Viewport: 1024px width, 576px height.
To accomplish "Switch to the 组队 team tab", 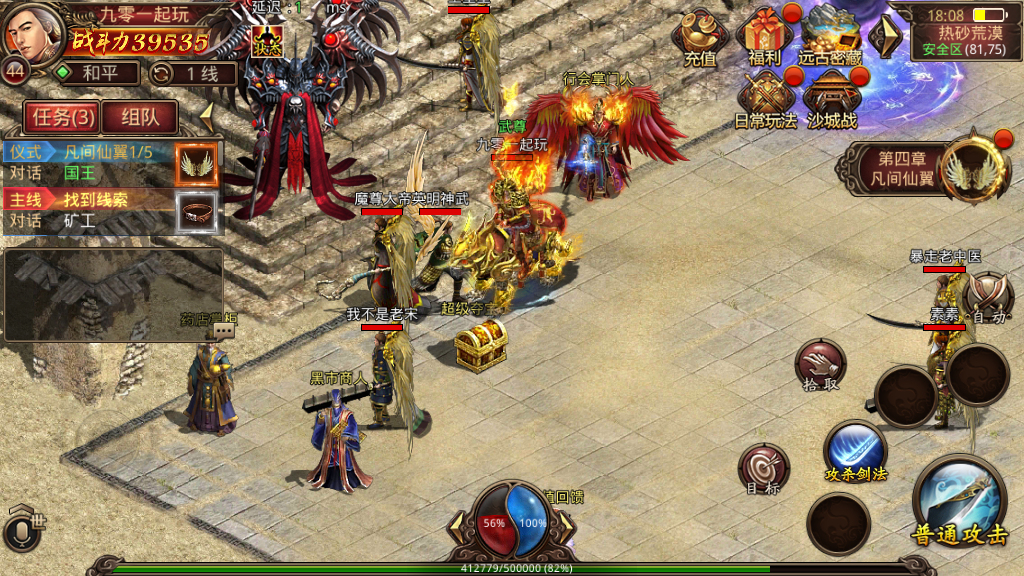I will point(140,117).
